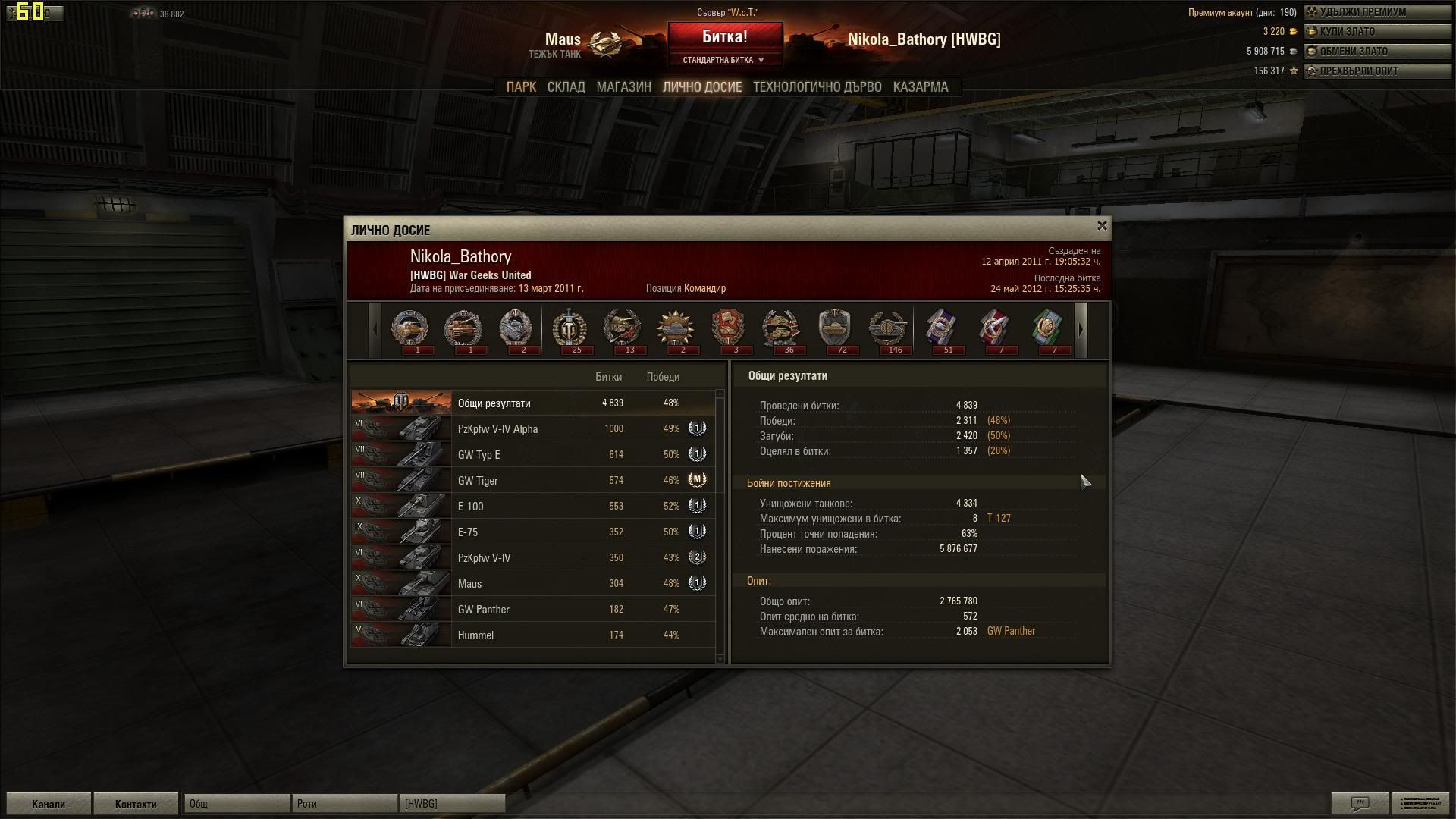Switch to the Парк tab
This screenshot has height=819, width=1456.
click(521, 87)
